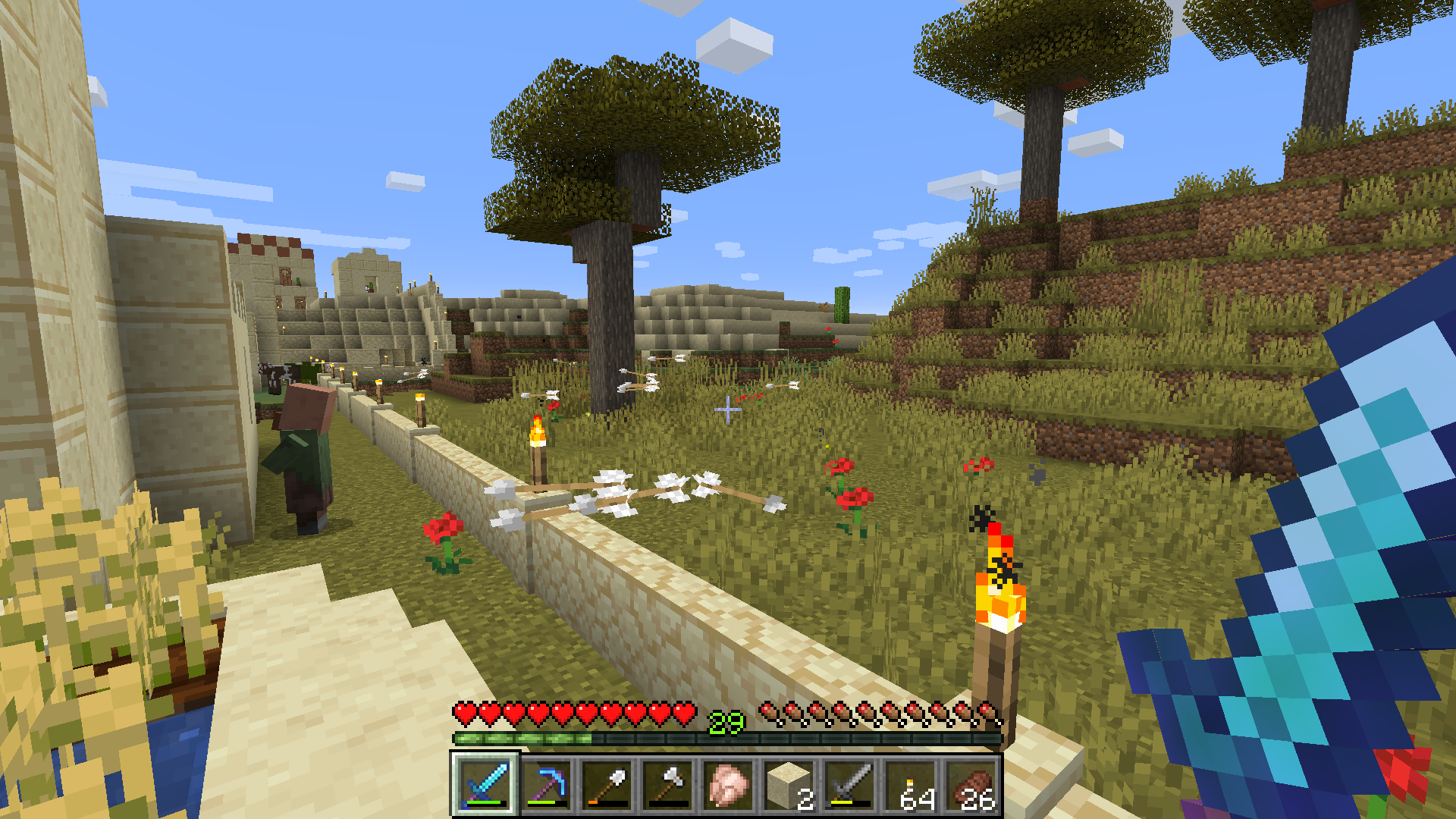Select the sandstone block stack
The image size is (1456, 819).
pyautogui.click(x=789, y=785)
